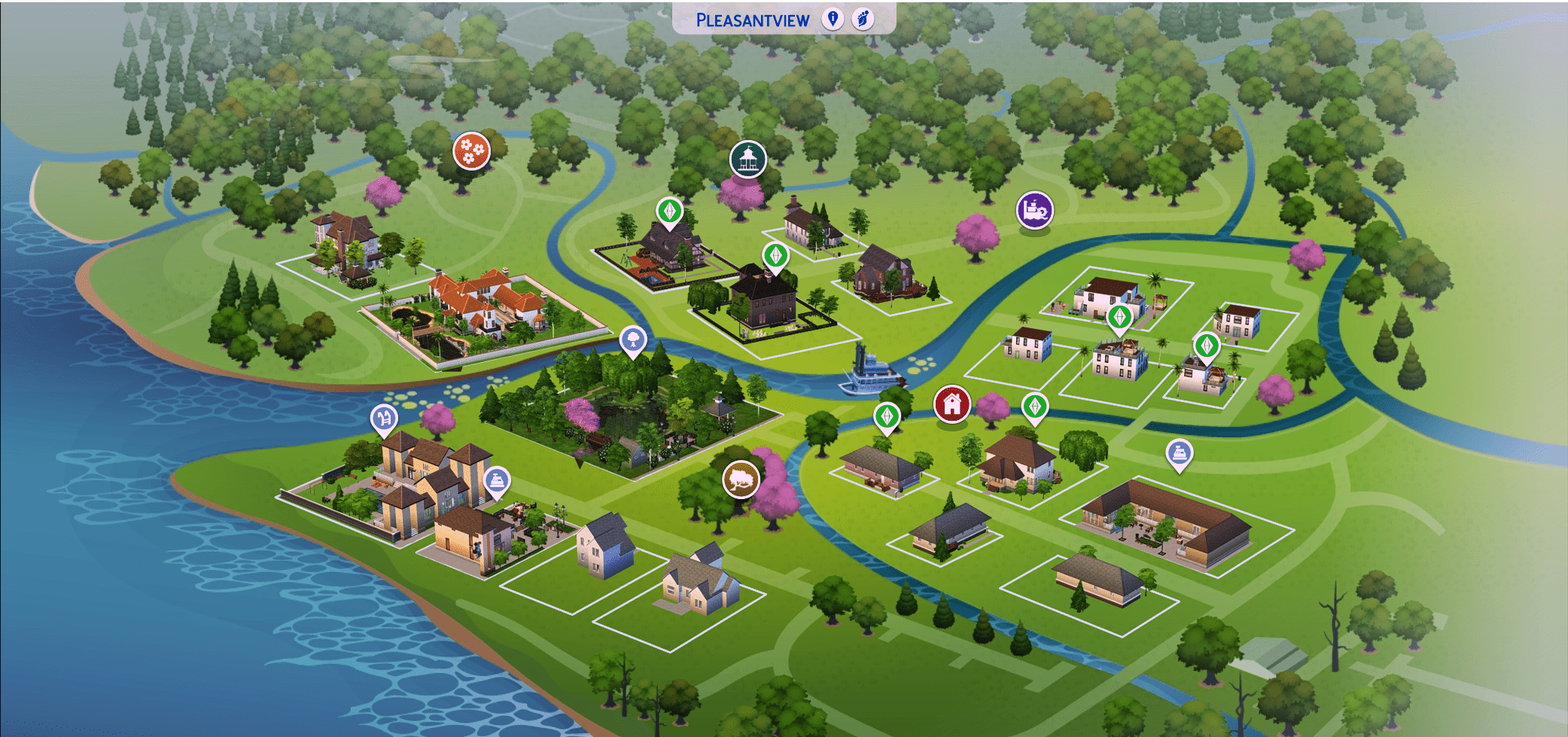The width and height of the screenshot is (1568, 737).
Task: Select the blue pool ladder pin
Action: 384,419
